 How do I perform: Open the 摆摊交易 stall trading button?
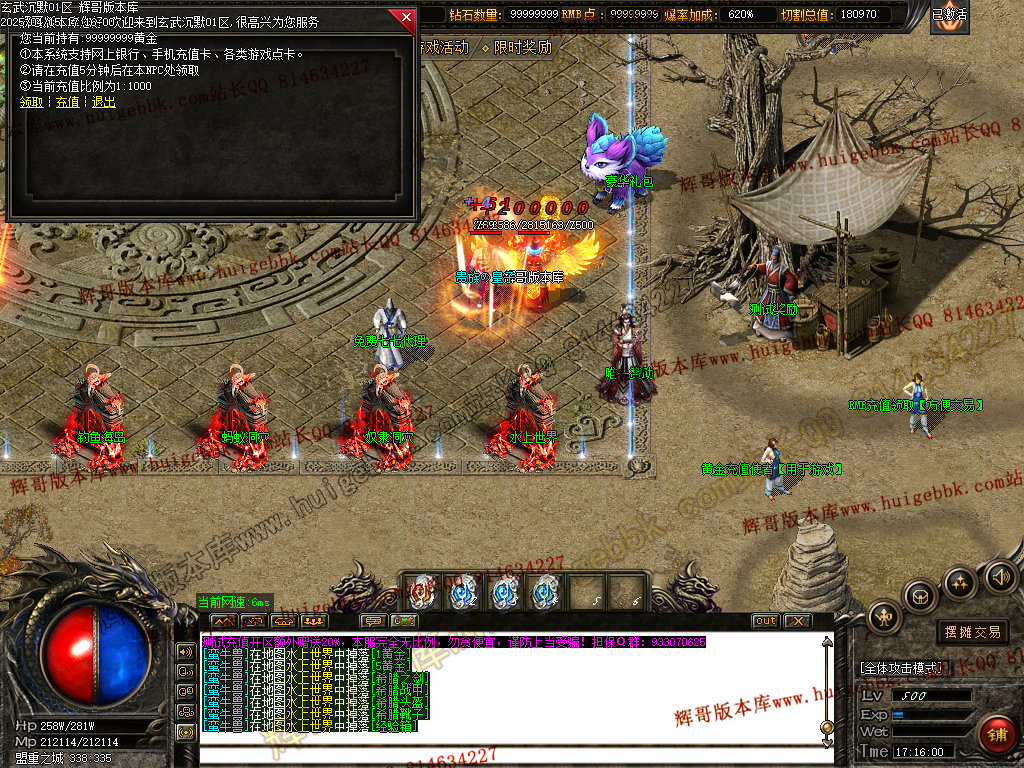pos(972,632)
